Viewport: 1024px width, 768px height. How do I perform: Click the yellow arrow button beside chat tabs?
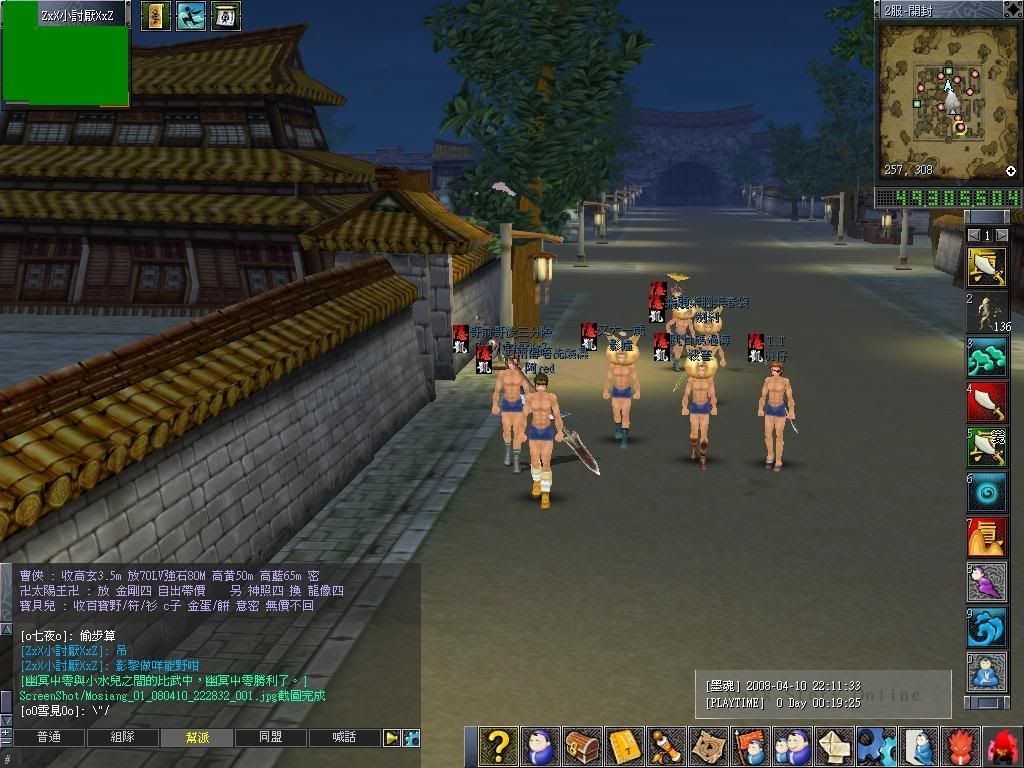pos(392,738)
